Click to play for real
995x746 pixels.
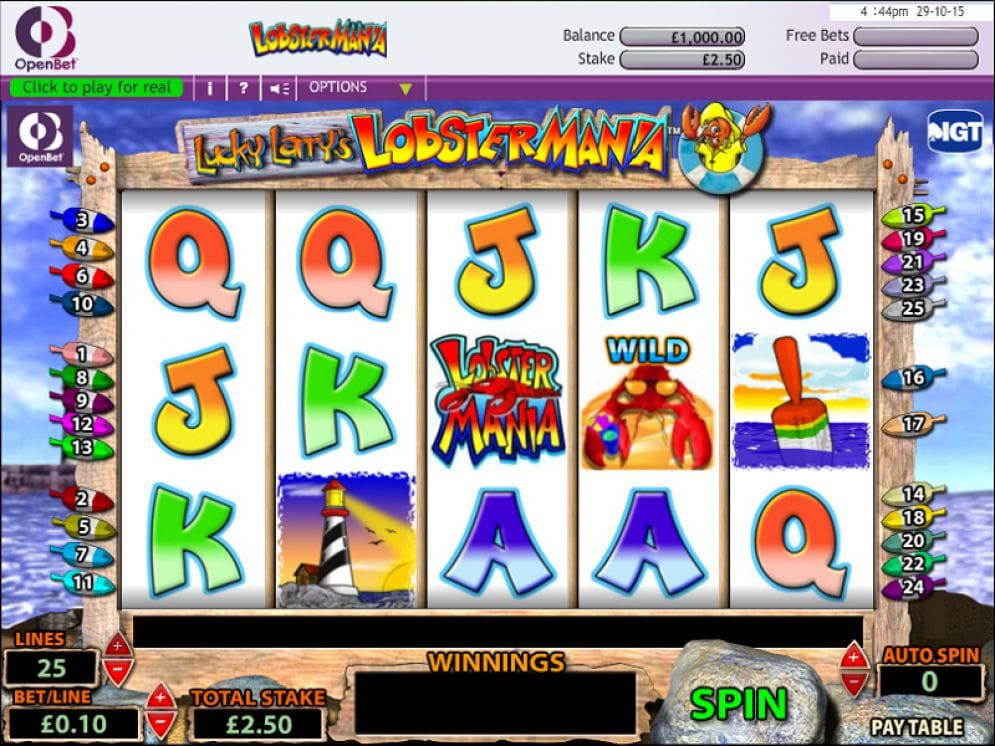point(97,88)
